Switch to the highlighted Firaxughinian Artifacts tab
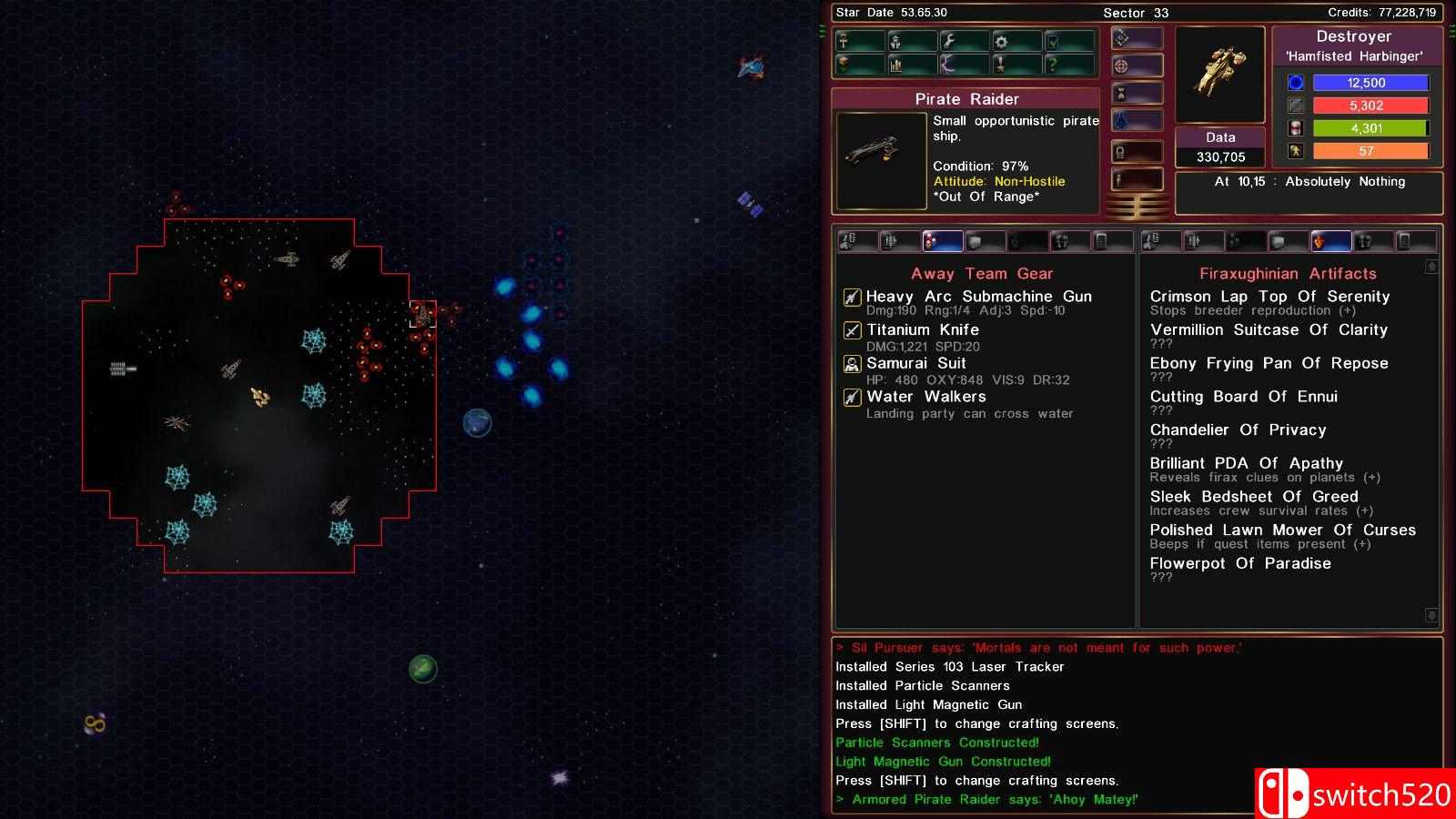Viewport: 1456px width, 819px height. (1330, 241)
